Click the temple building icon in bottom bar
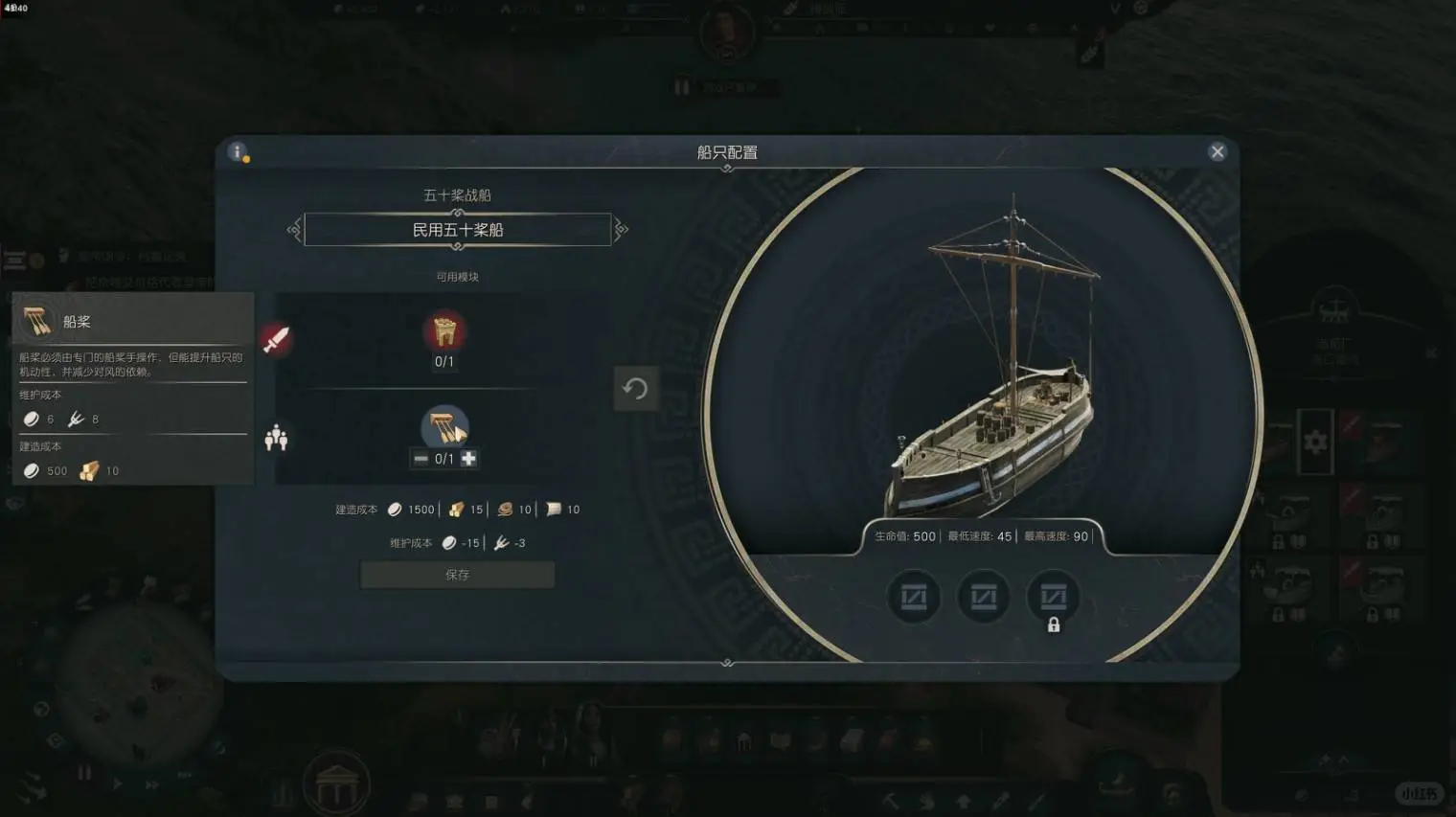Screen dimensions: 1456x817 coord(334,783)
